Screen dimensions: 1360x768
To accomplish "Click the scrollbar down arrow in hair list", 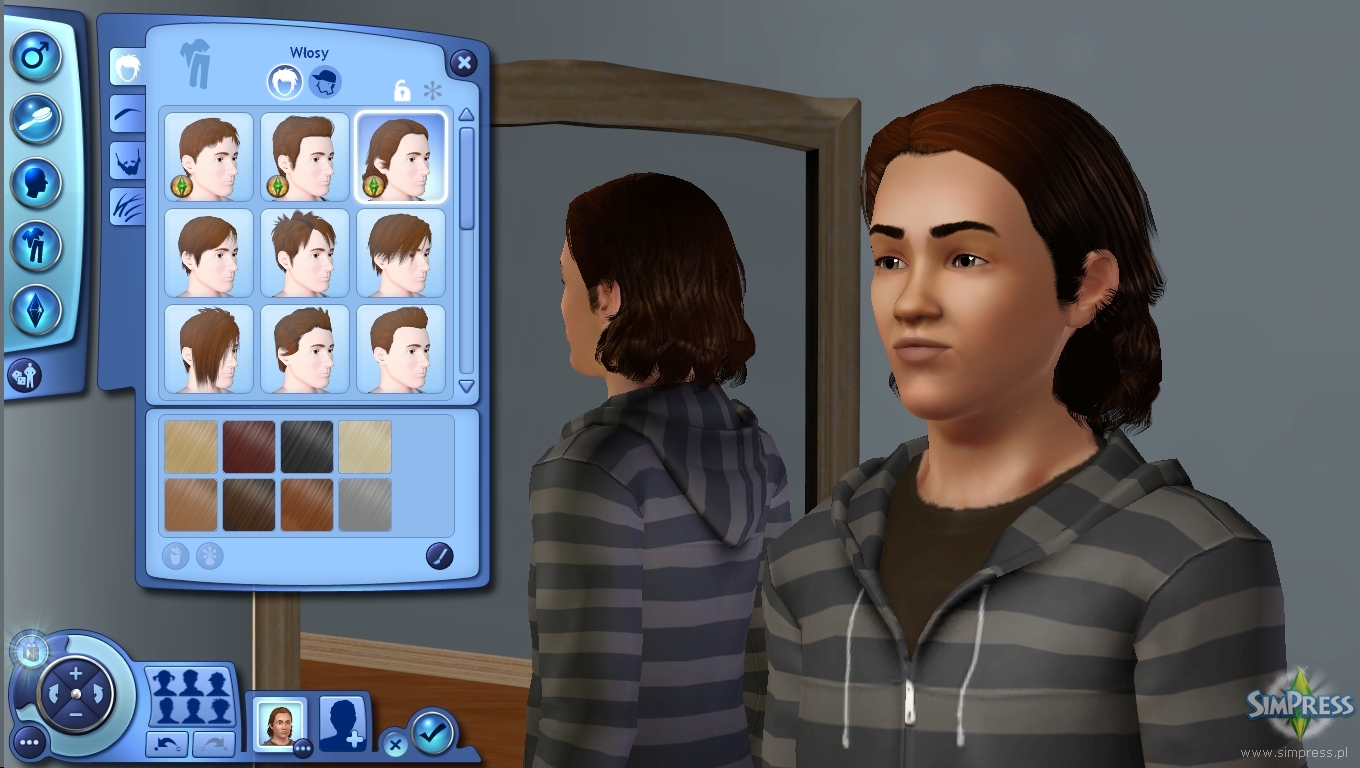I will point(466,386).
